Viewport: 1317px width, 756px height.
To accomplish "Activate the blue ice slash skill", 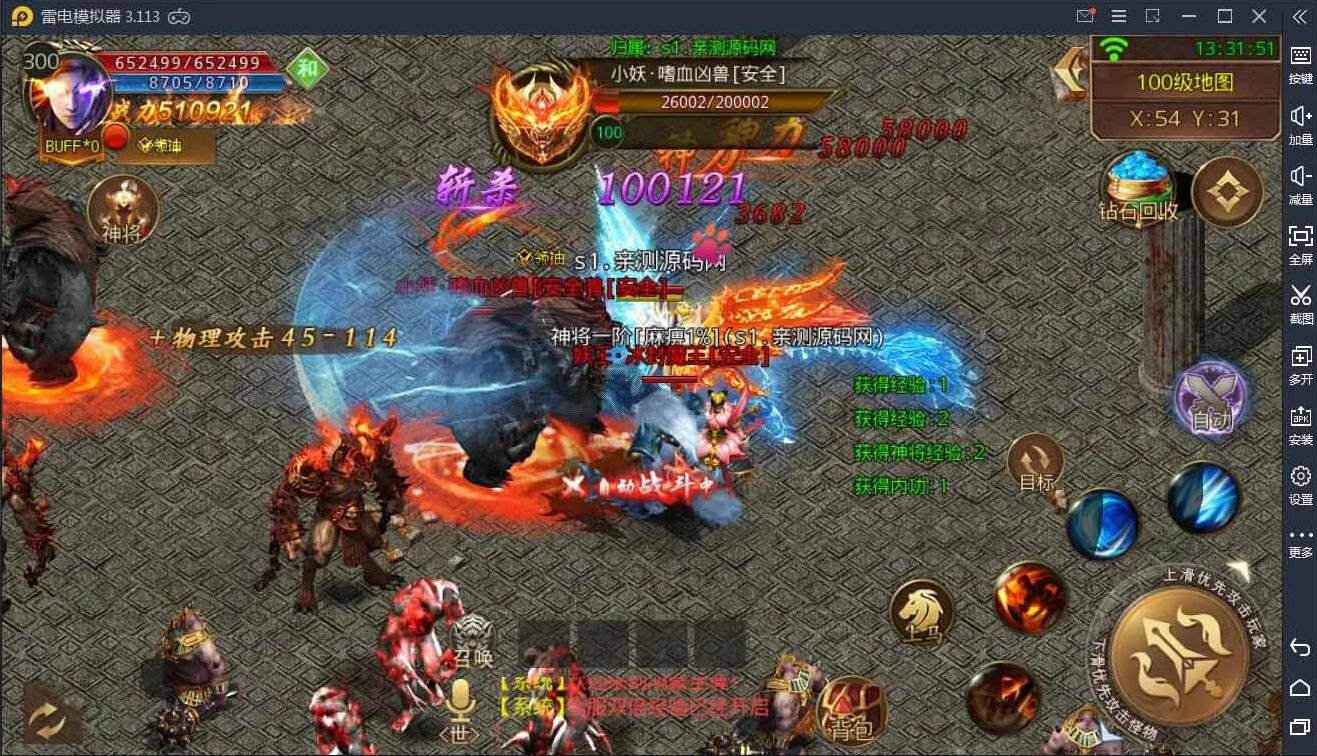I will tap(1204, 497).
